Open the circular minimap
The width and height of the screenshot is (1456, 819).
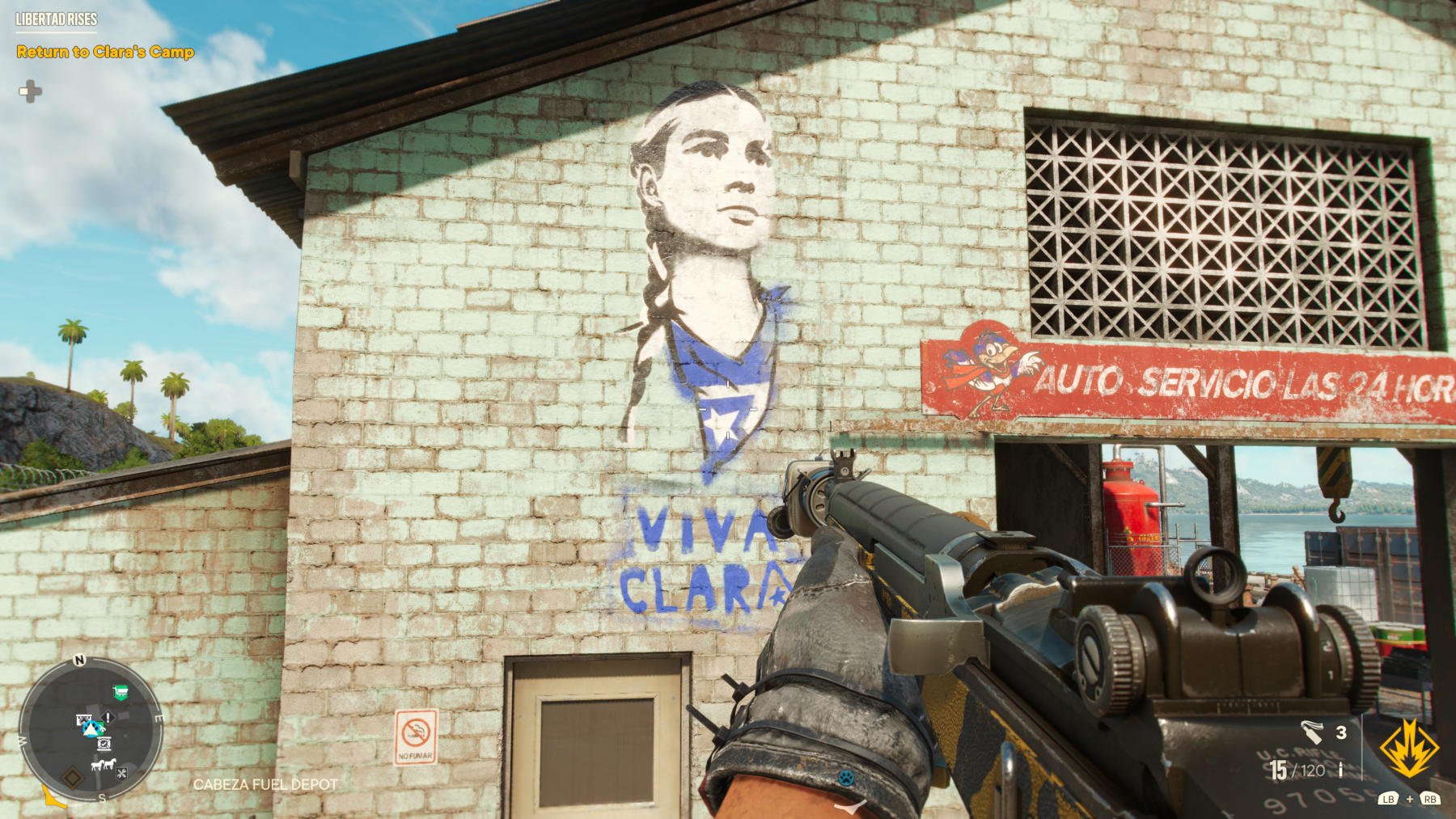(91, 729)
